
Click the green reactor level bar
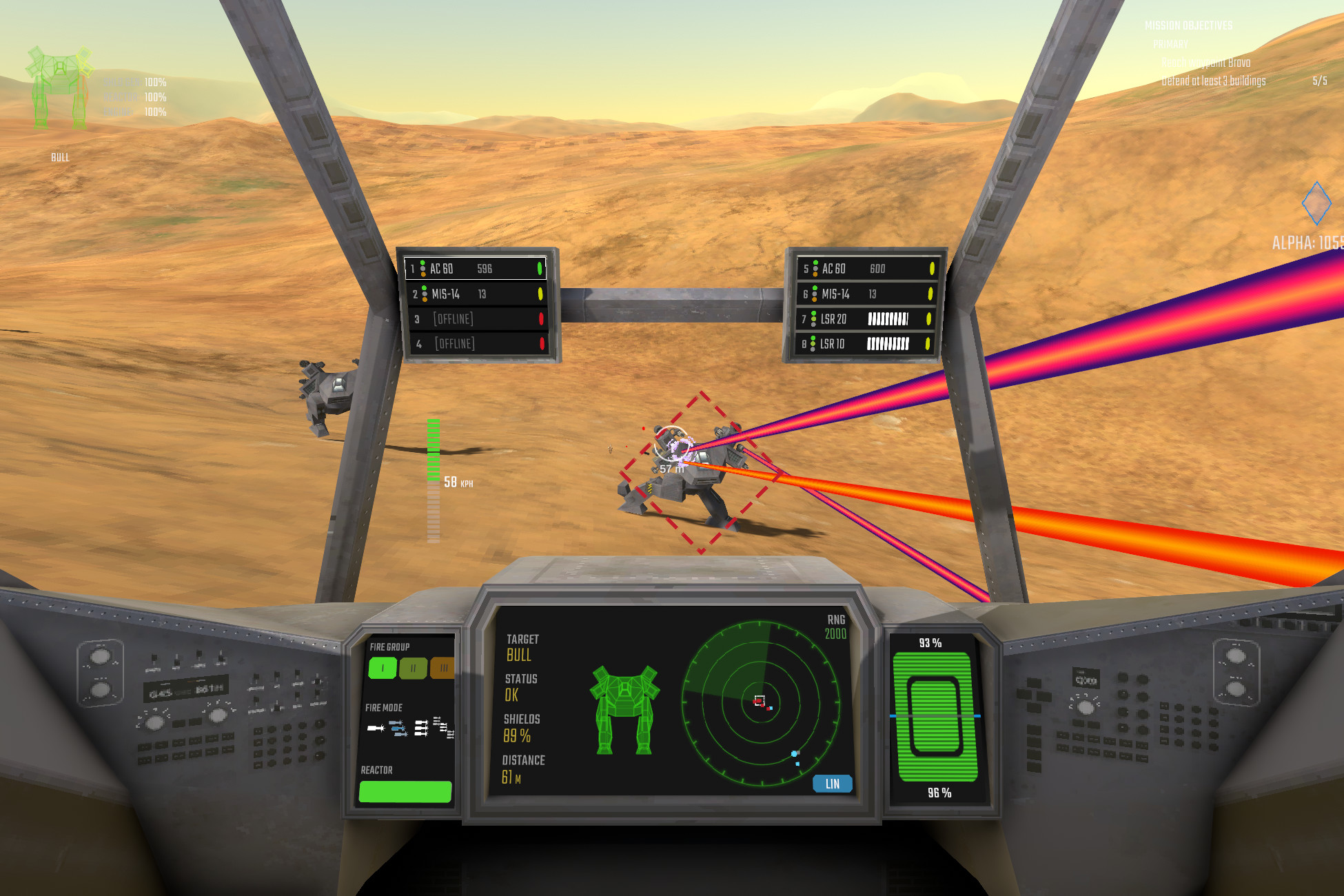pos(406,793)
